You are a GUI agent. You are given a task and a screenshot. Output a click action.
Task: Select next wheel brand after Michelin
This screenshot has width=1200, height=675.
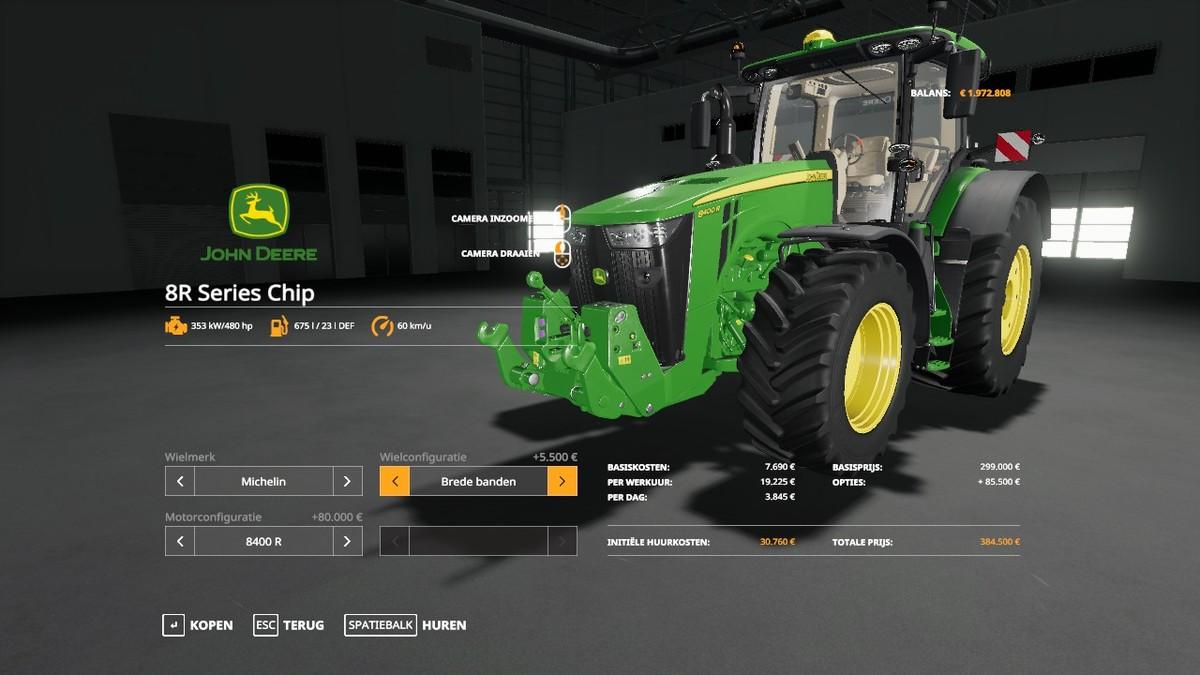pyautogui.click(x=347, y=481)
